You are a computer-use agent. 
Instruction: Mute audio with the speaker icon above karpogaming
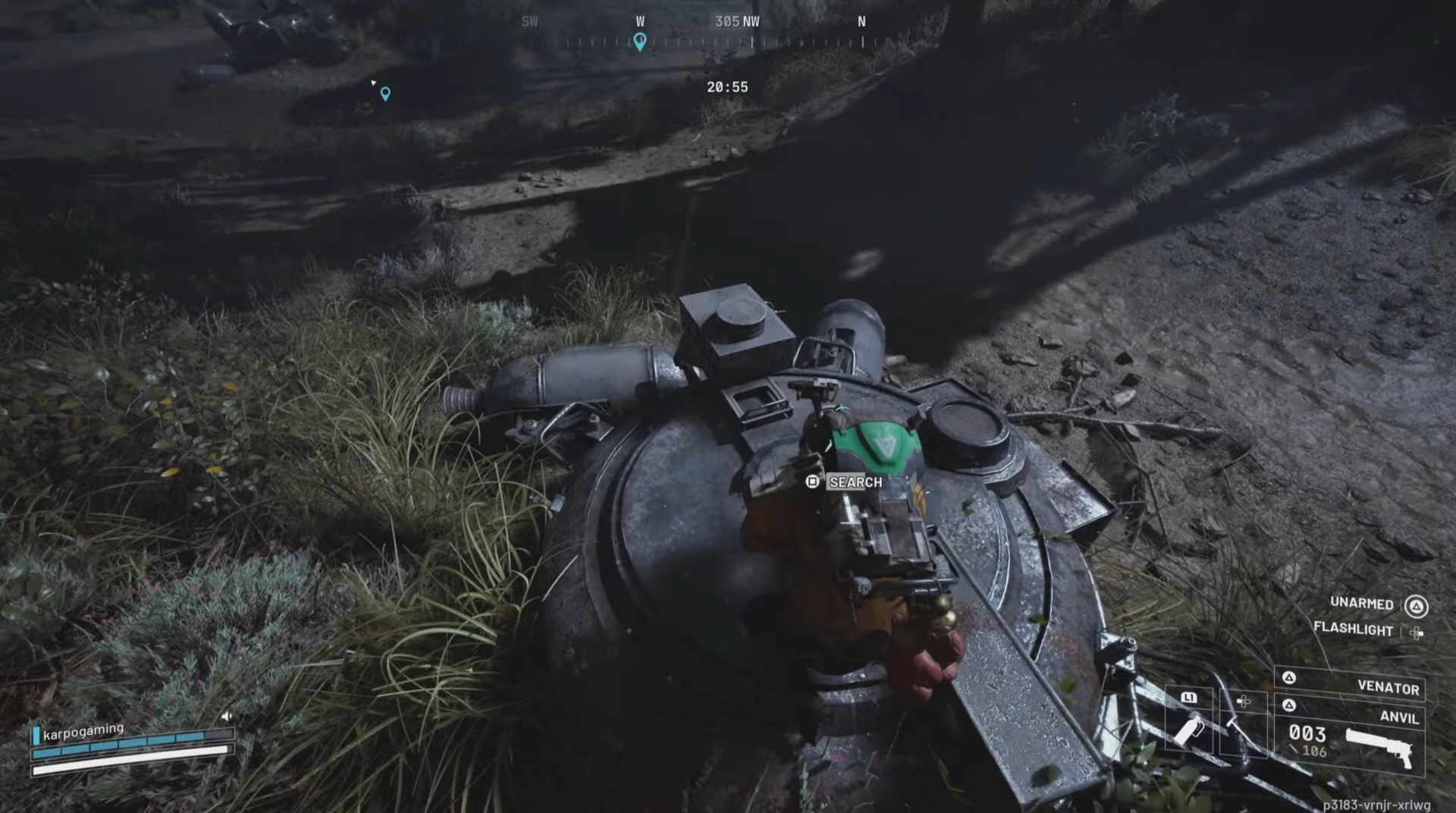click(x=227, y=716)
